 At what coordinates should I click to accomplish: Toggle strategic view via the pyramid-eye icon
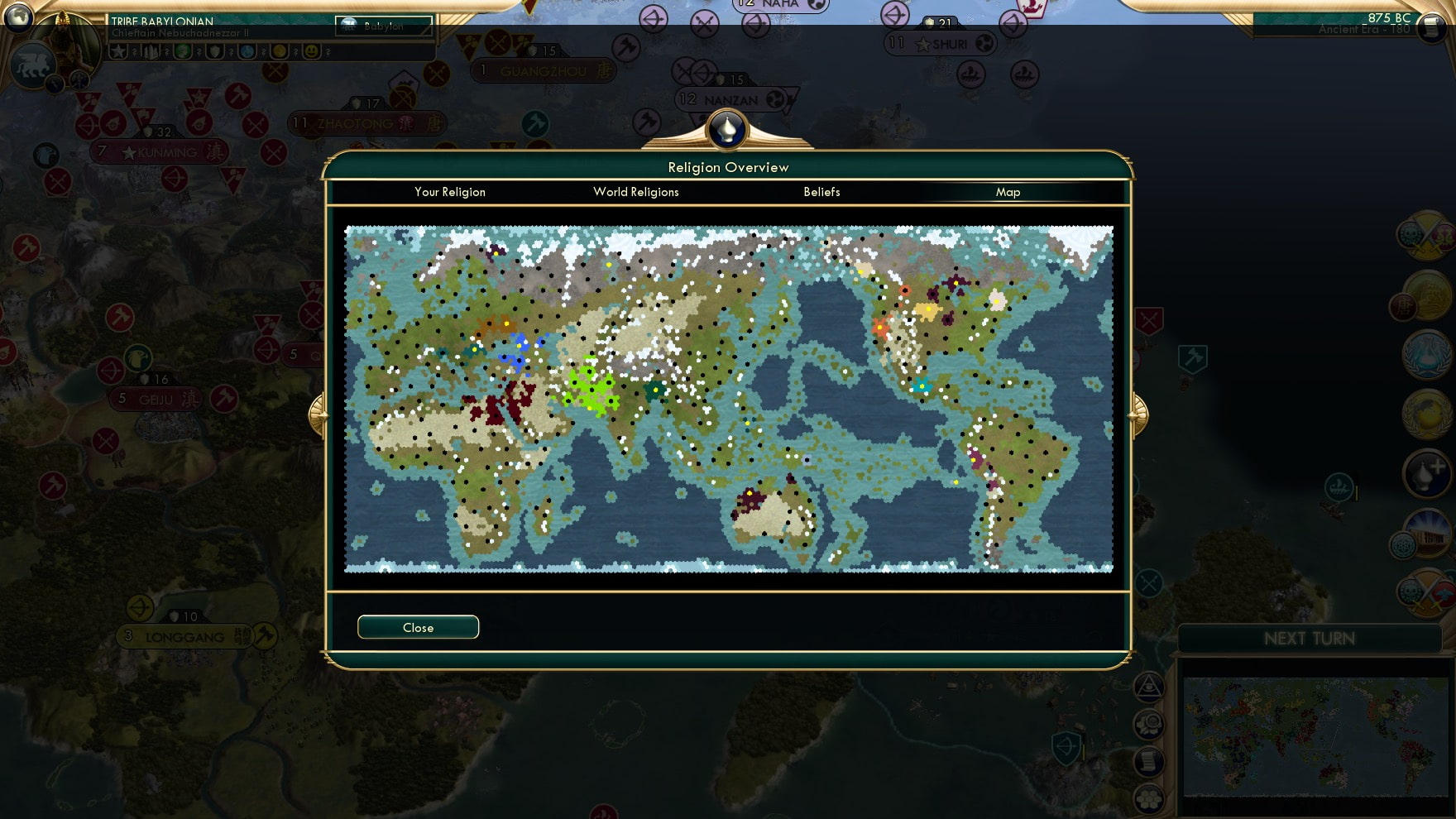(1148, 687)
